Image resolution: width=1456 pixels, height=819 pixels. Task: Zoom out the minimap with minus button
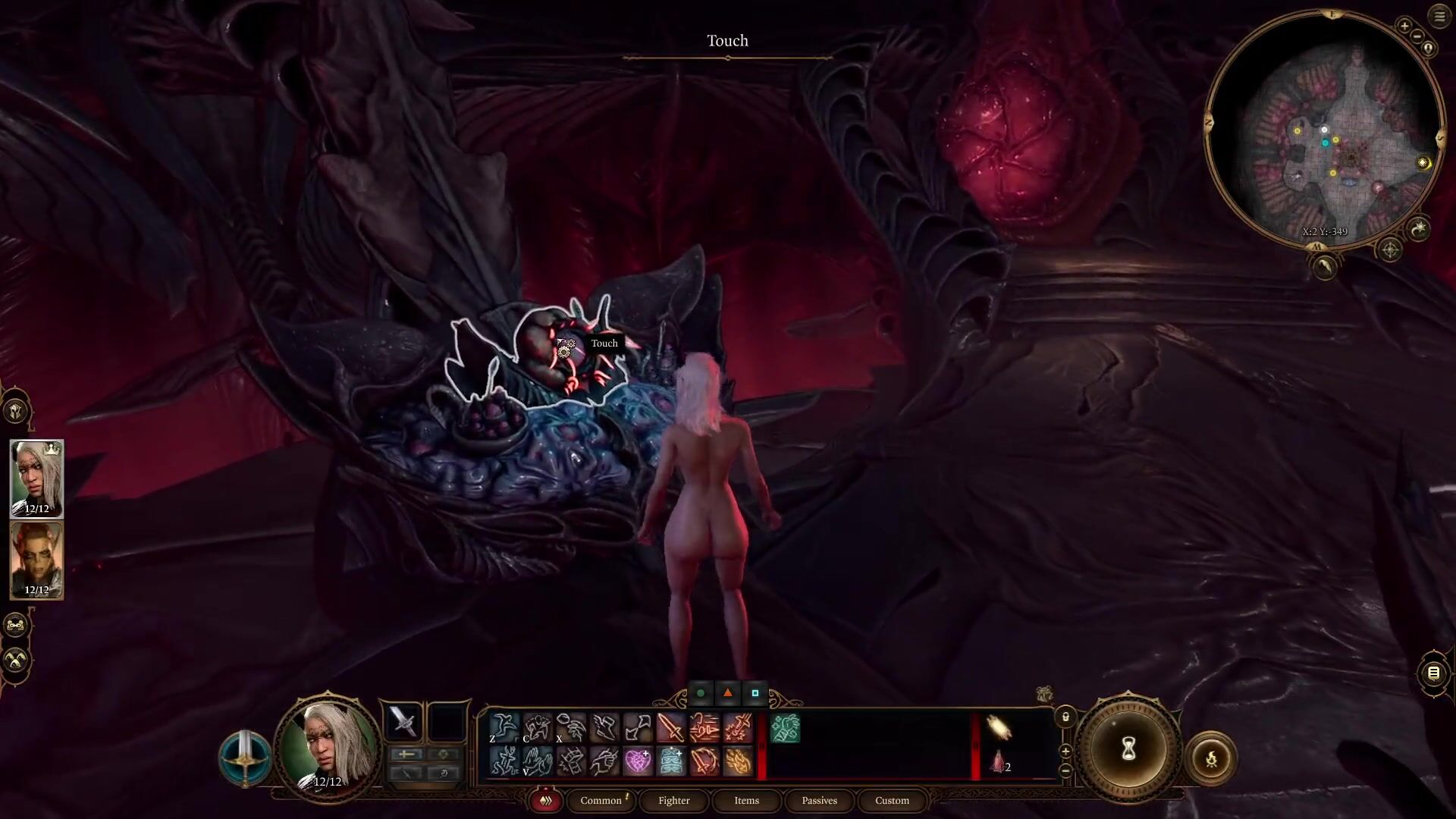[1417, 36]
